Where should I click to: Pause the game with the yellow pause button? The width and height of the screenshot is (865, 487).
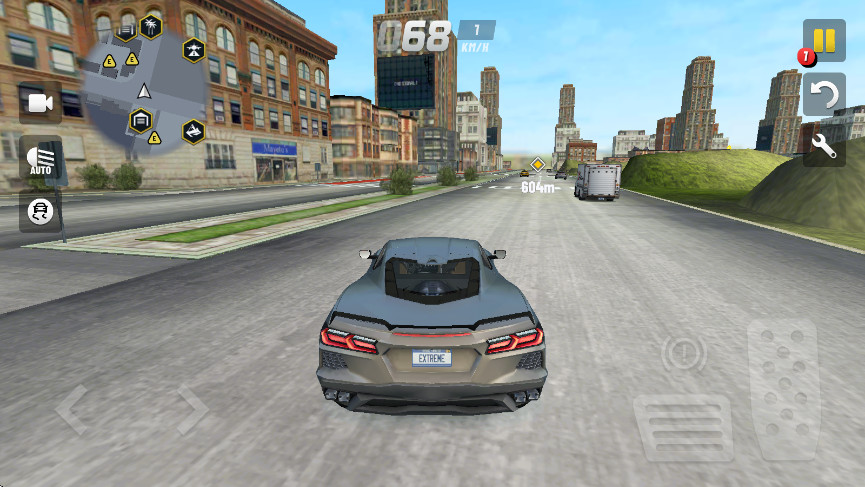824,40
